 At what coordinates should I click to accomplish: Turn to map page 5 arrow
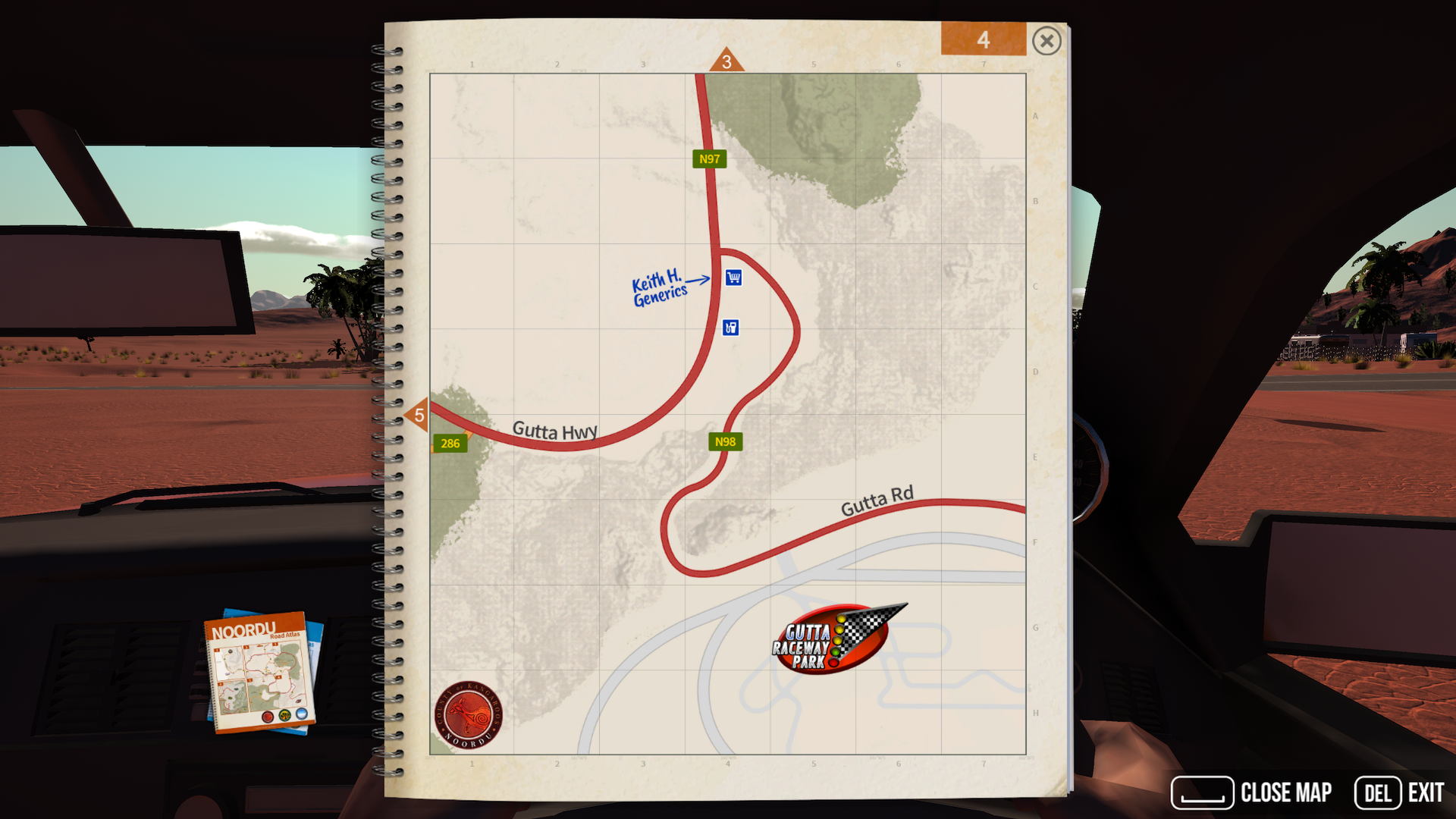click(418, 415)
